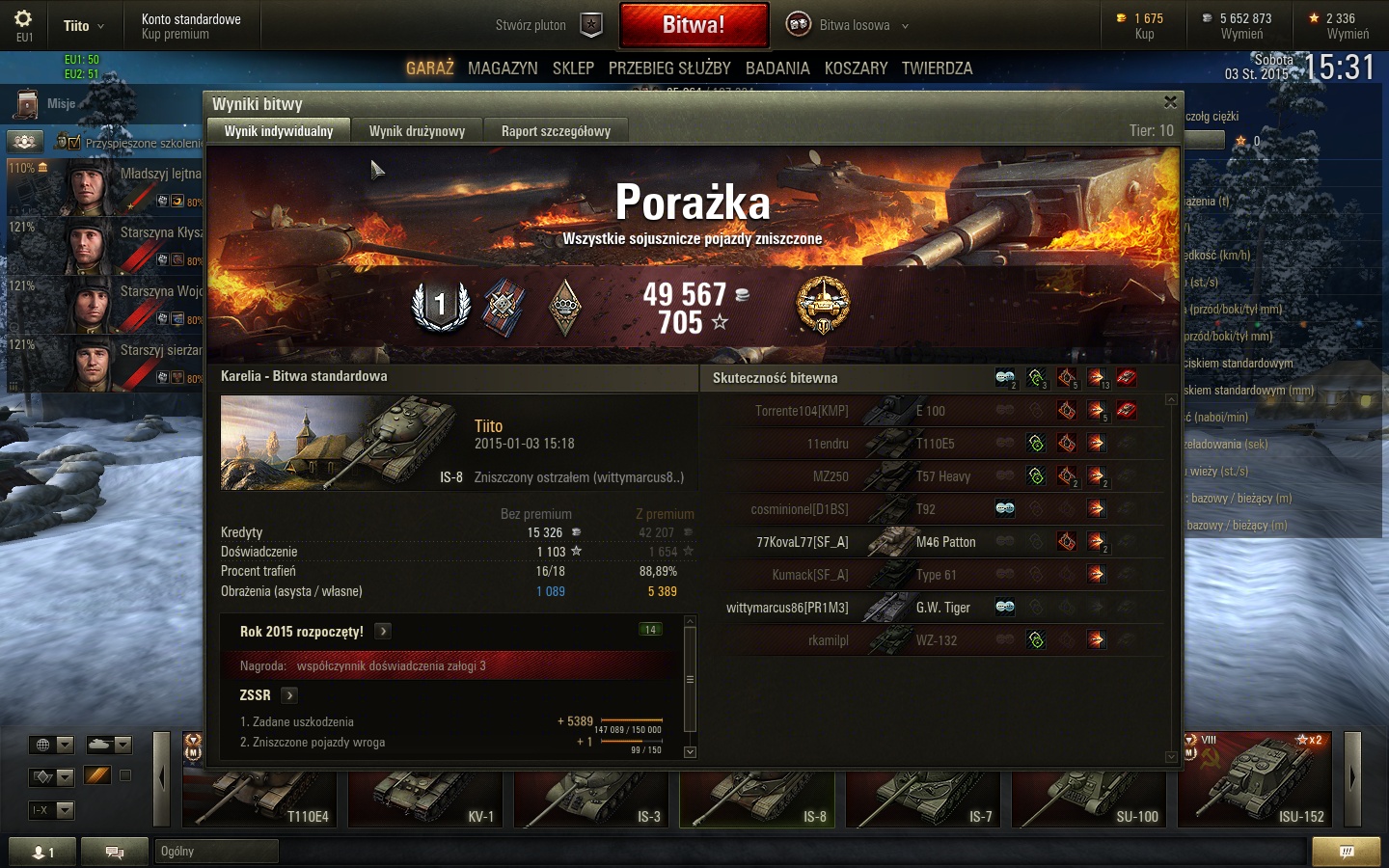Start a battle with the Bitwa! button

(x=694, y=25)
